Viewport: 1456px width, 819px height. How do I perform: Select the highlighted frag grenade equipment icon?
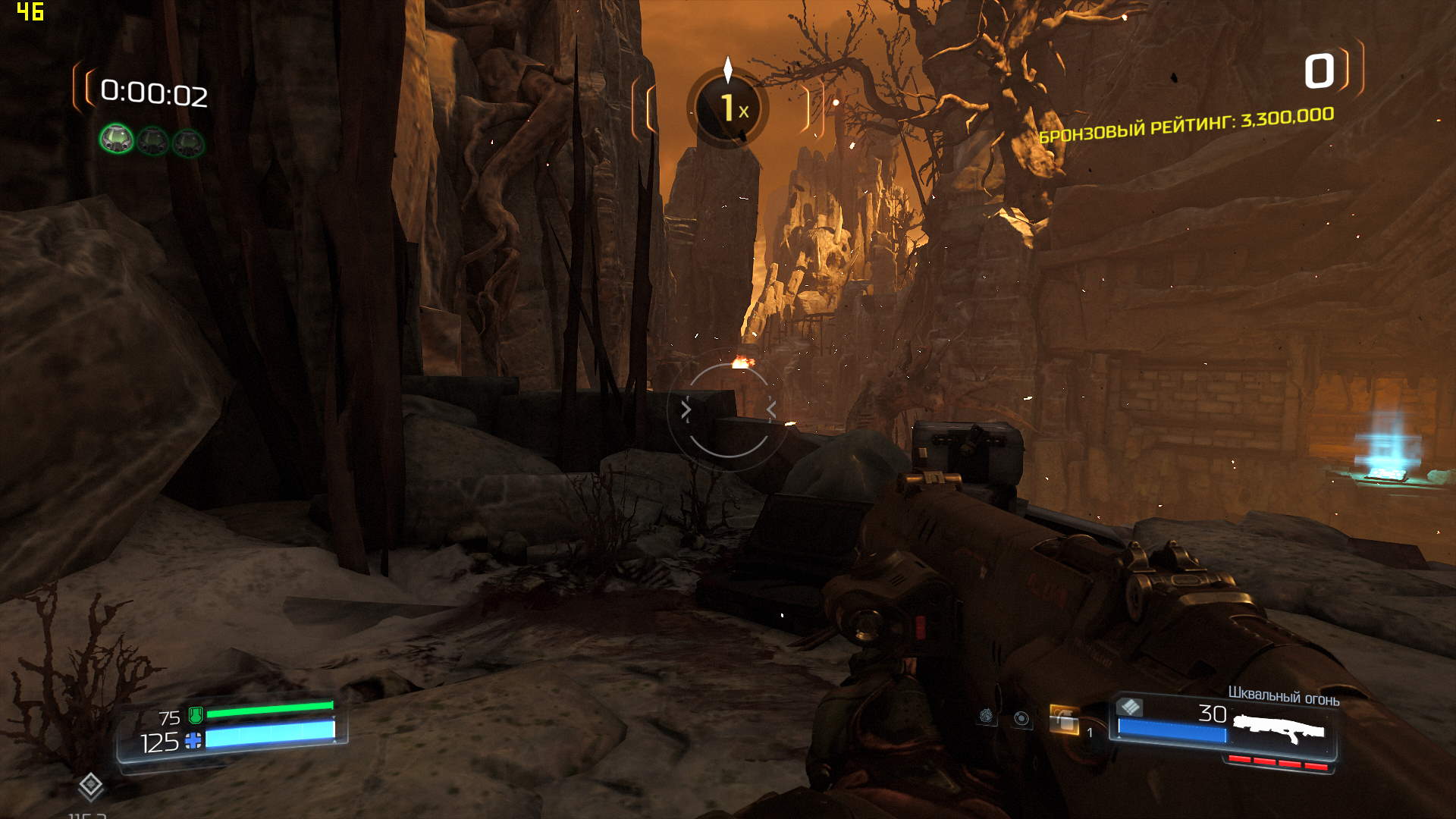1063,719
